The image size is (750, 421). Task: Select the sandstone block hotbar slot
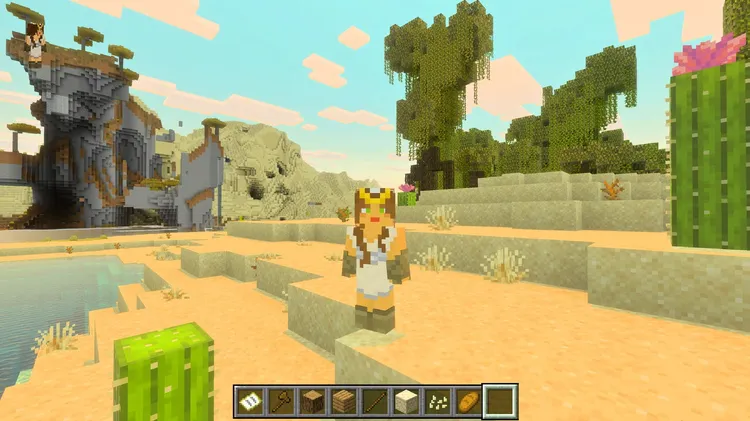point(405,401)
